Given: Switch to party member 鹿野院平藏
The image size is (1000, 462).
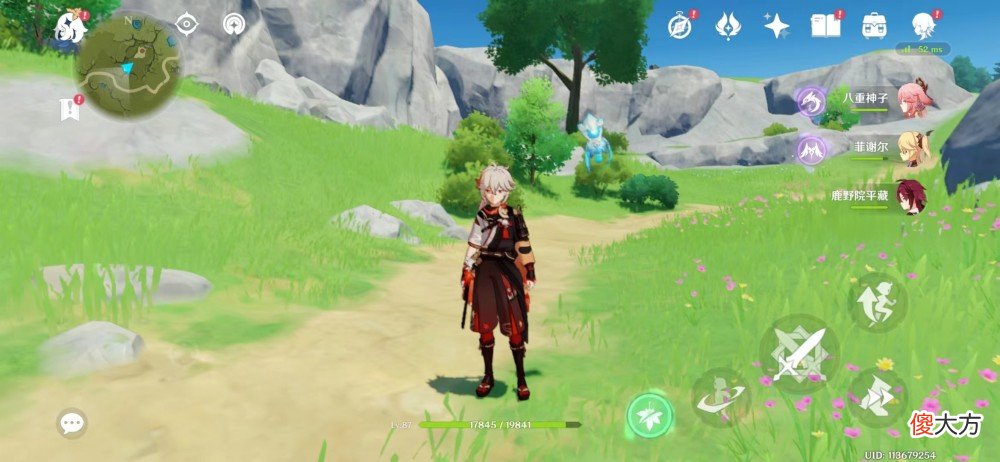Looking at the screenshot, I should click(911, 195).
